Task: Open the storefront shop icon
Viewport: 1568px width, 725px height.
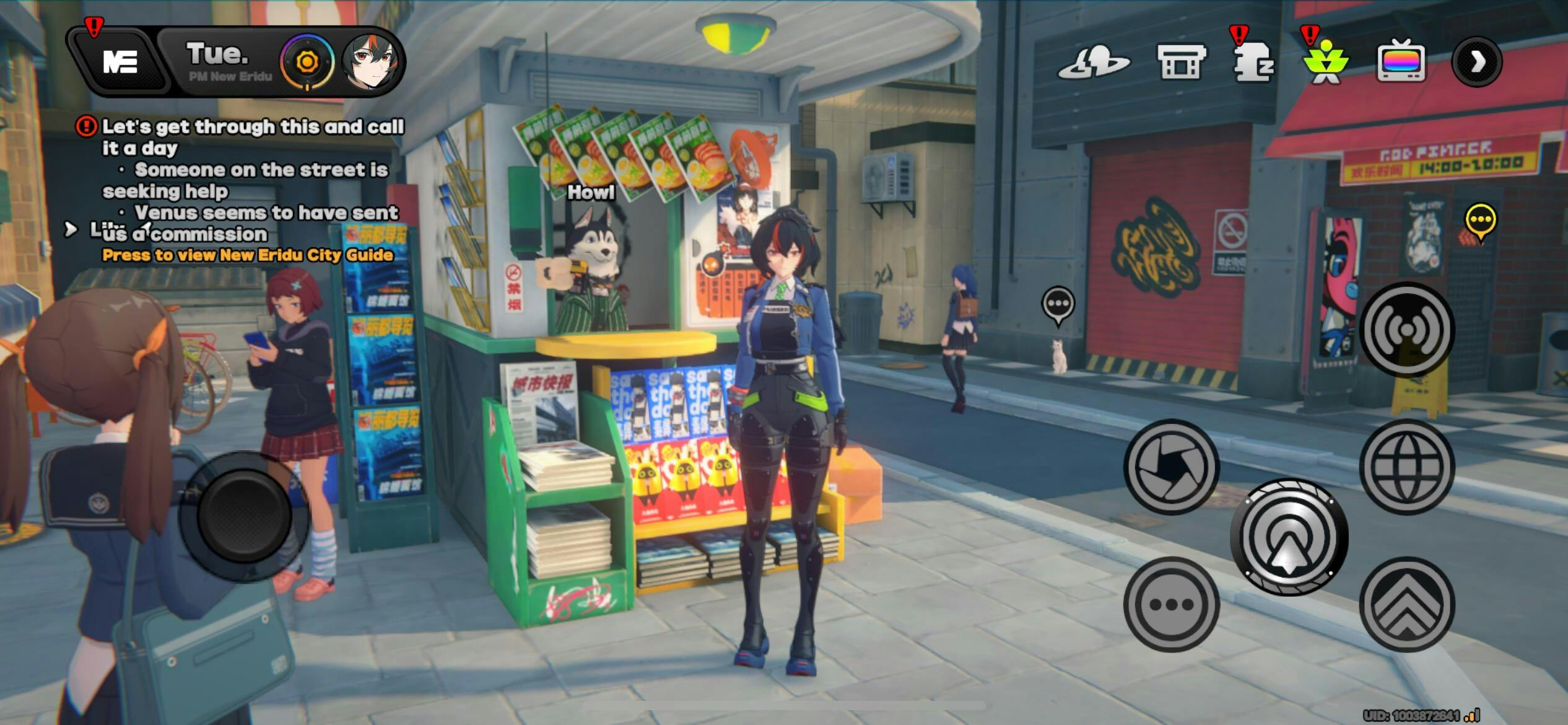Action: tap(1182, 62)
